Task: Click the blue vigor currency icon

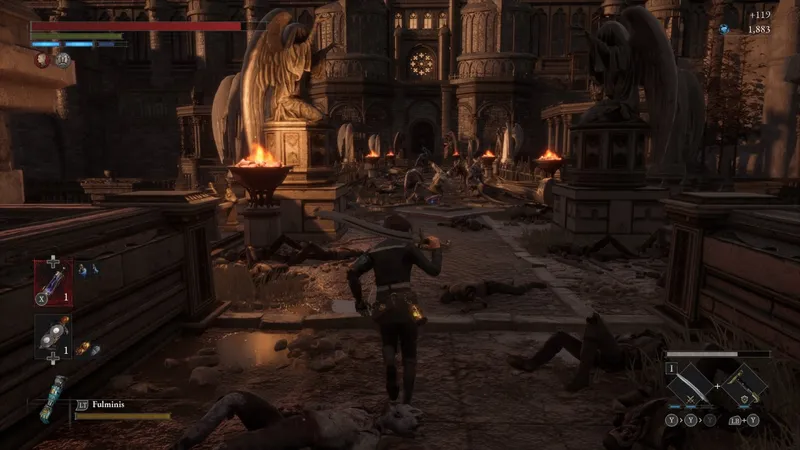Action: [722, 29]
